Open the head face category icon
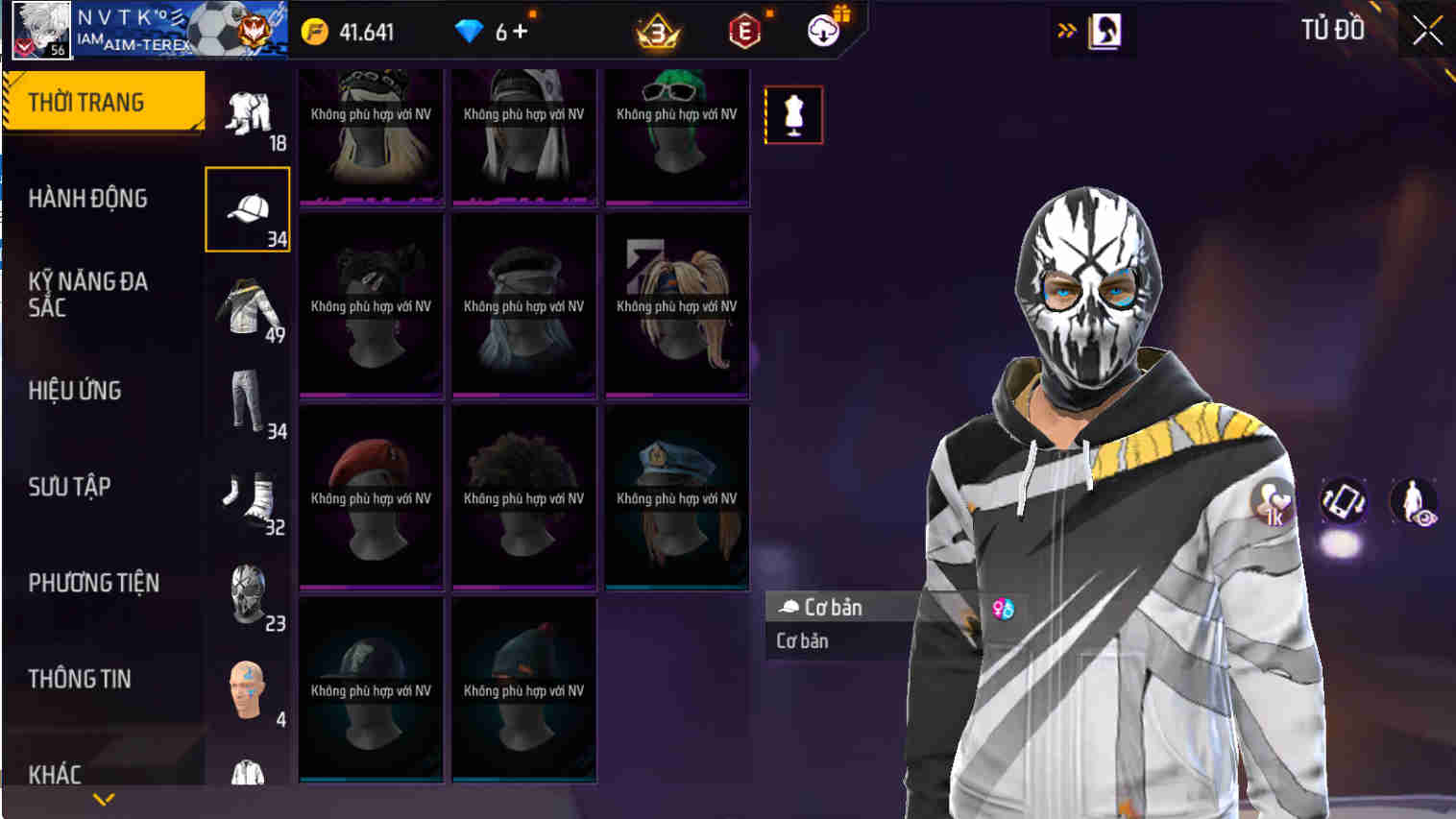This screenshot has width=1456, height=819. [246, 689]
